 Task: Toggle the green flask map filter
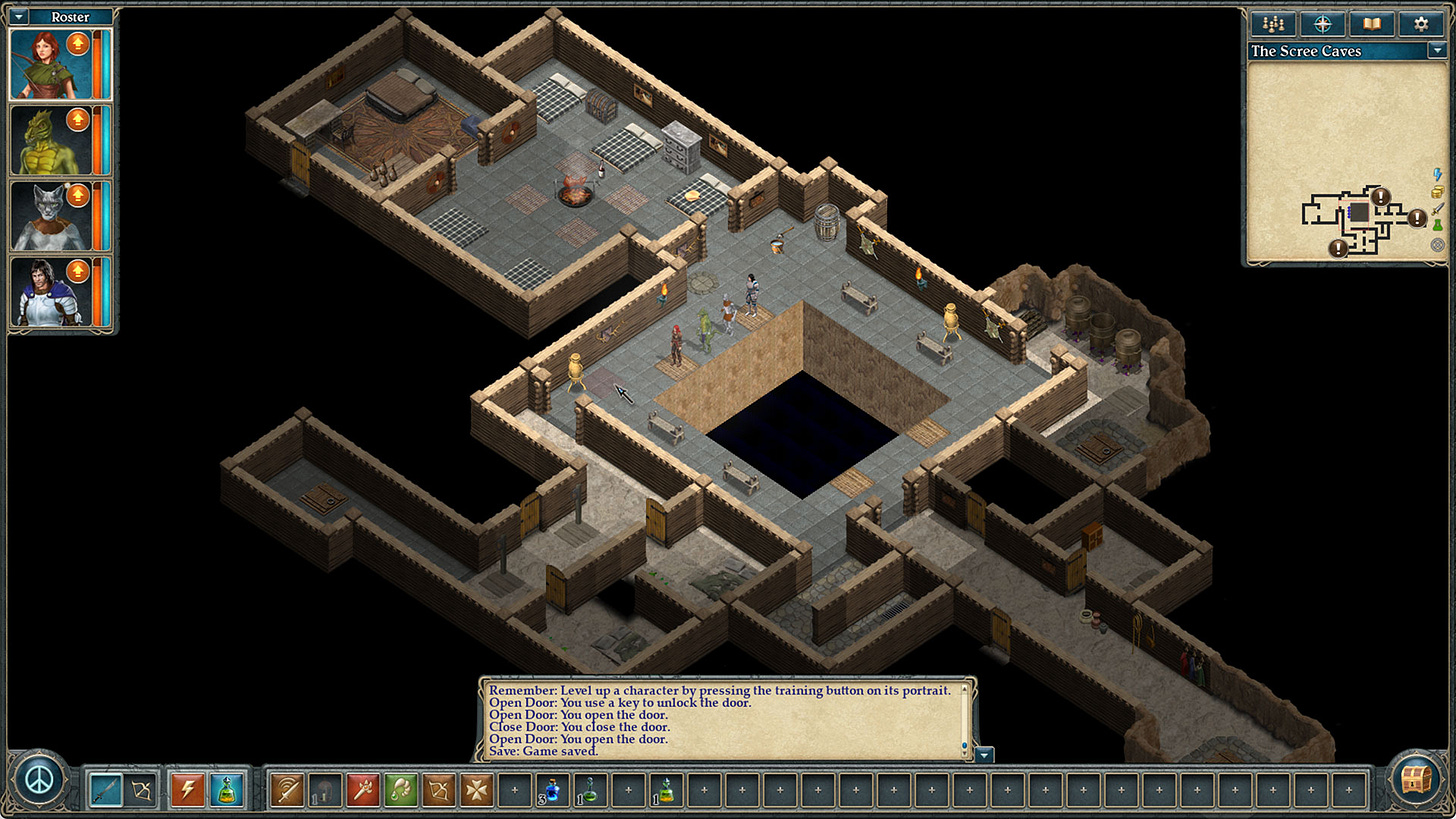tap(1438, 227)
